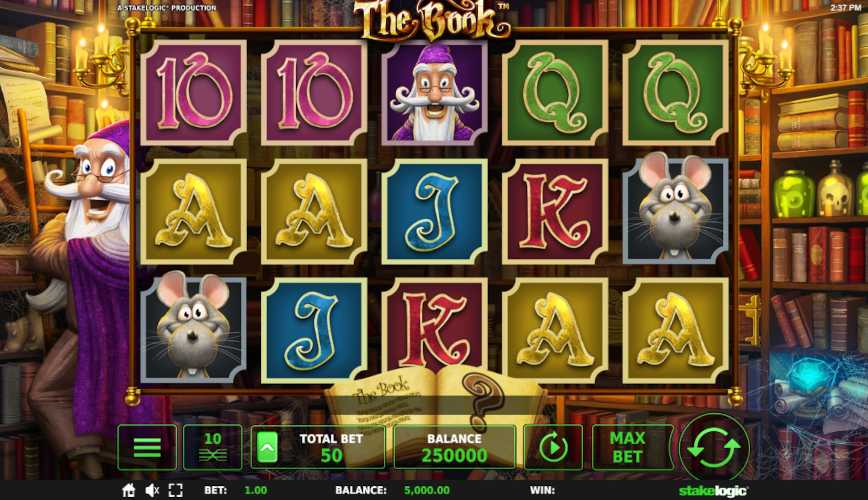The height and width of the screenshot is (500, 868).
Task: Change the 10 paylines setting
Action: point(212,447)
